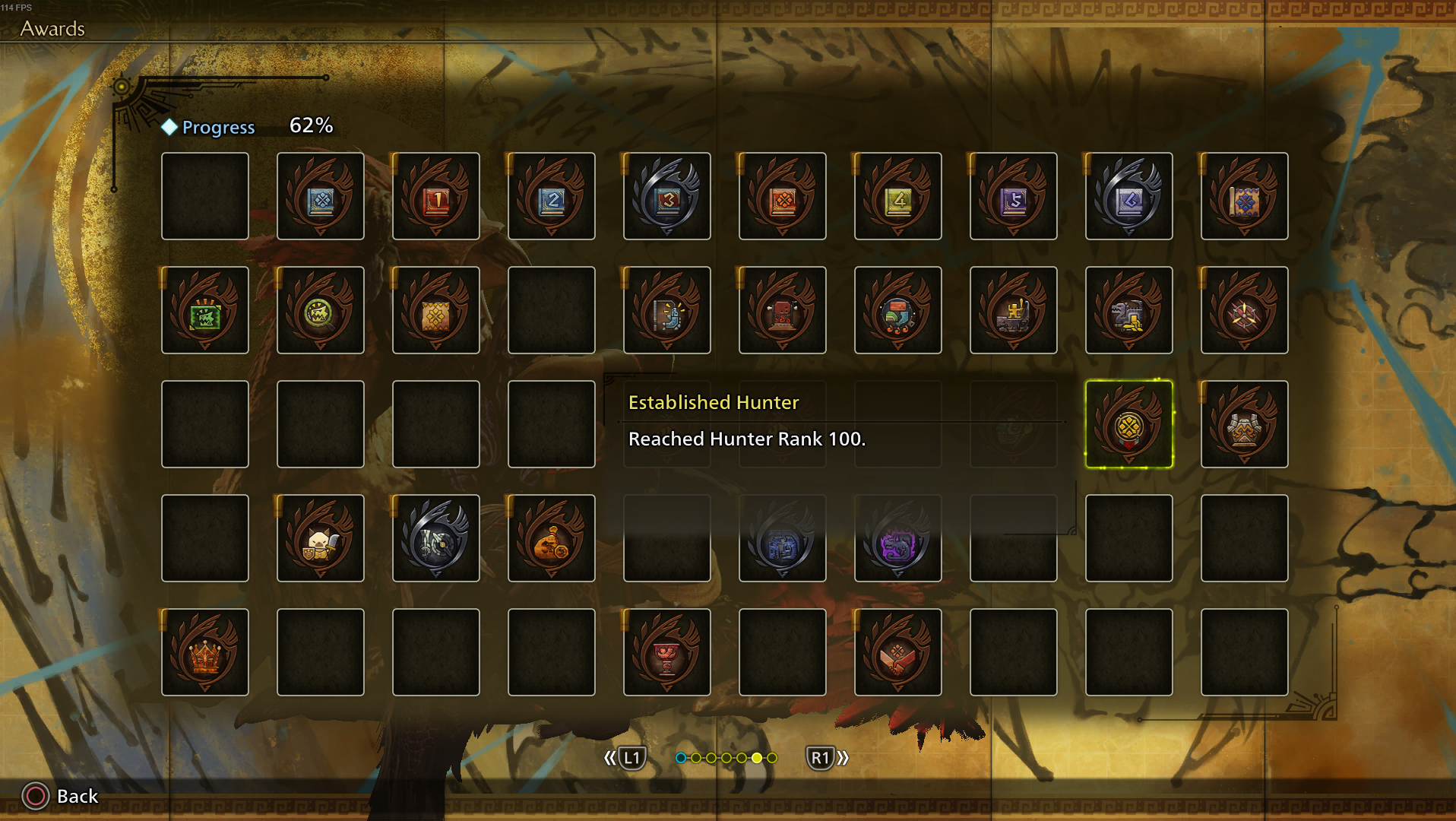Select the green book award numbered 4
This screenshot has width=1456, height=821.
(x=898, y=197)
